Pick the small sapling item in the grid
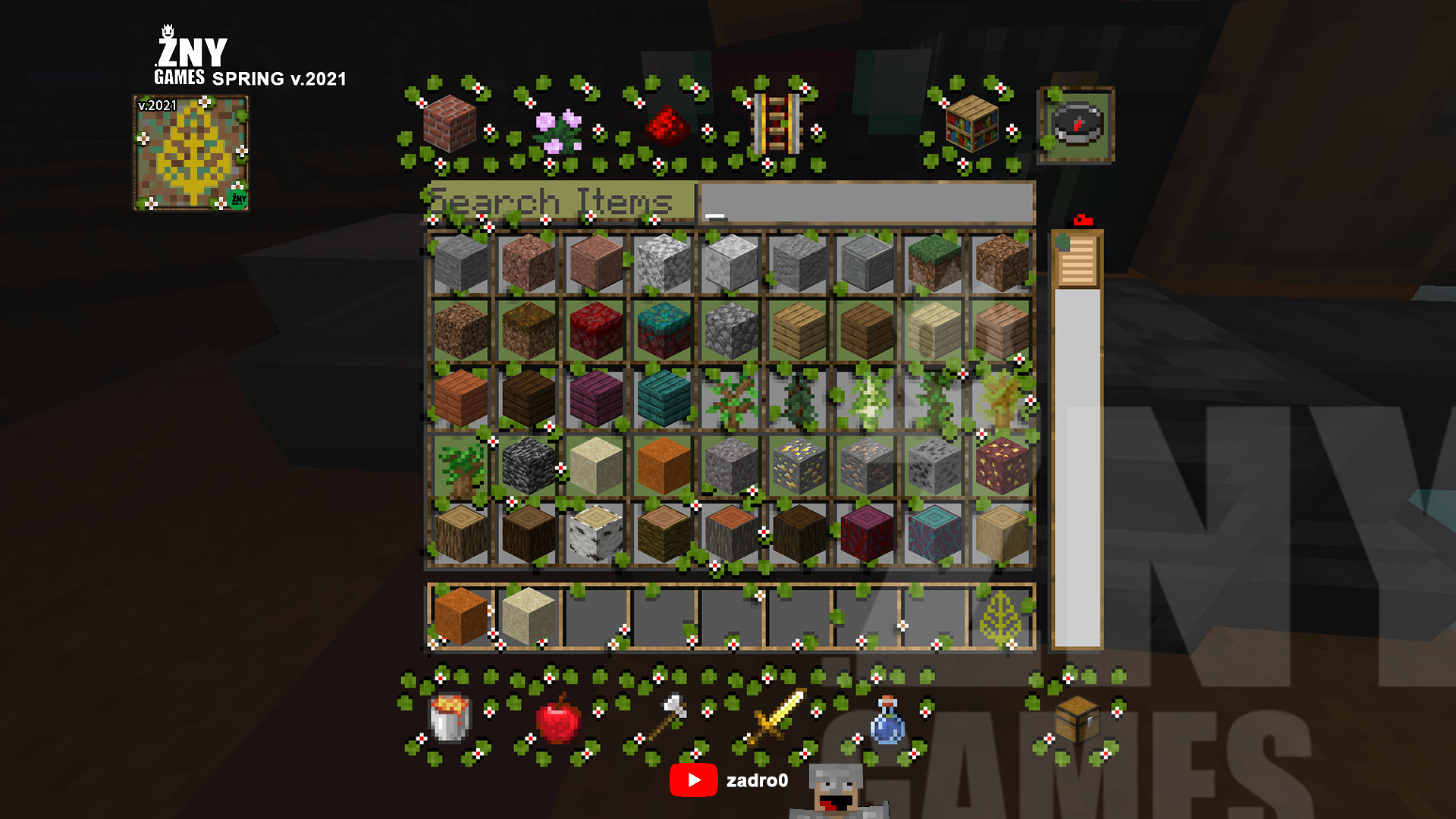Image resolution: width=1456 pixels, height=819 pixels. pos(732,398)
